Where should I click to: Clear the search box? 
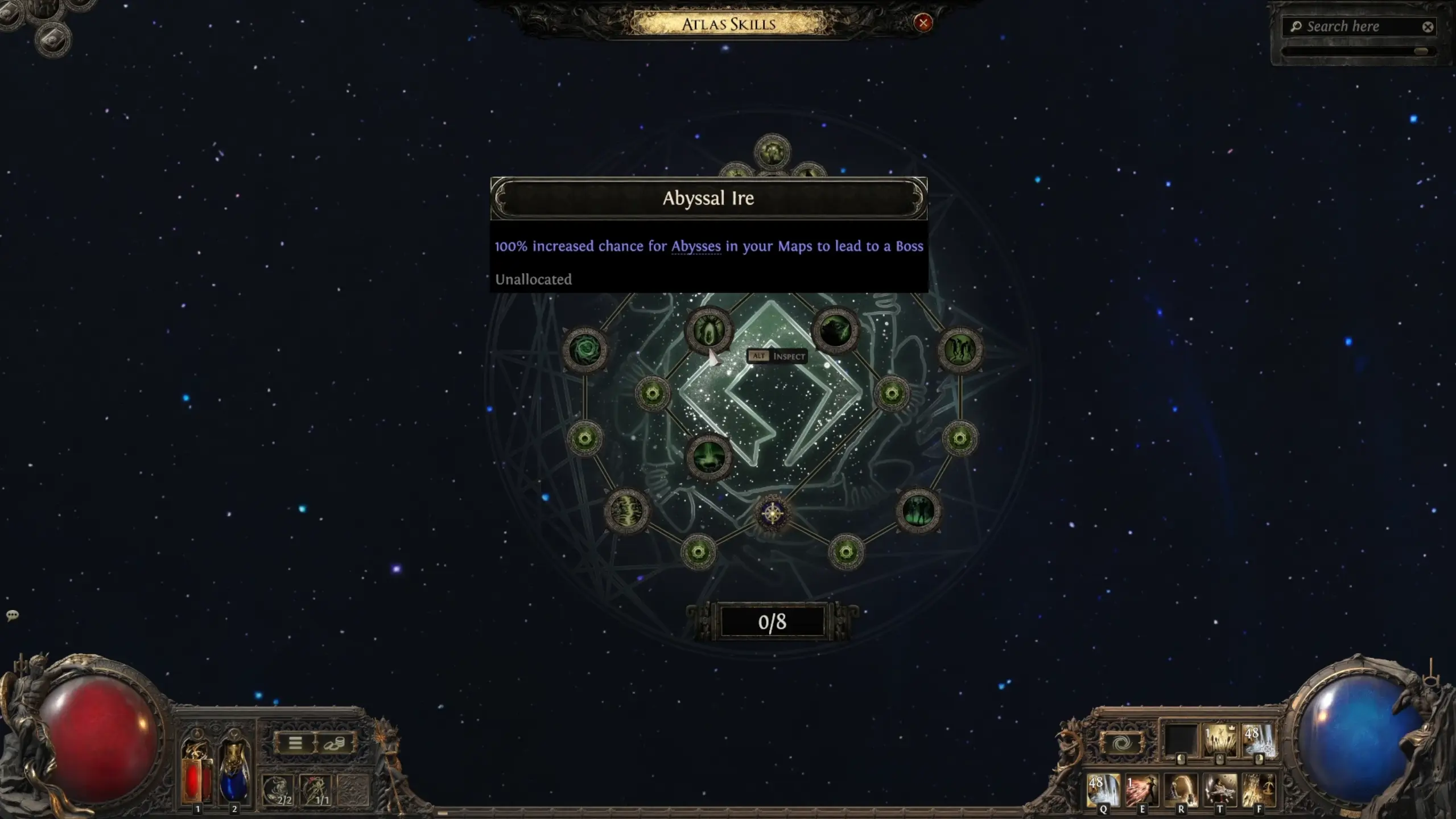(1428, 27)
